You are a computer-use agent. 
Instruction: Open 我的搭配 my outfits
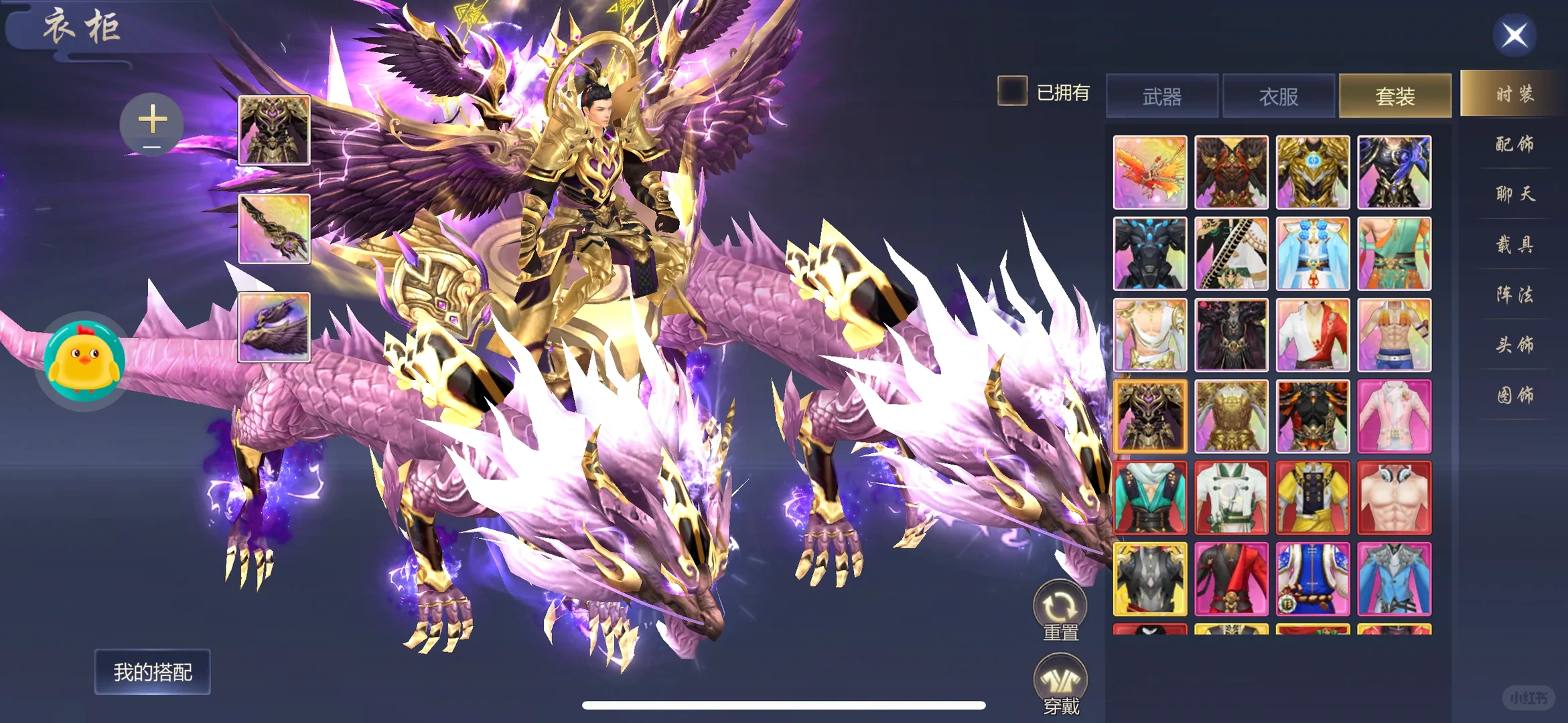(153, 671)
